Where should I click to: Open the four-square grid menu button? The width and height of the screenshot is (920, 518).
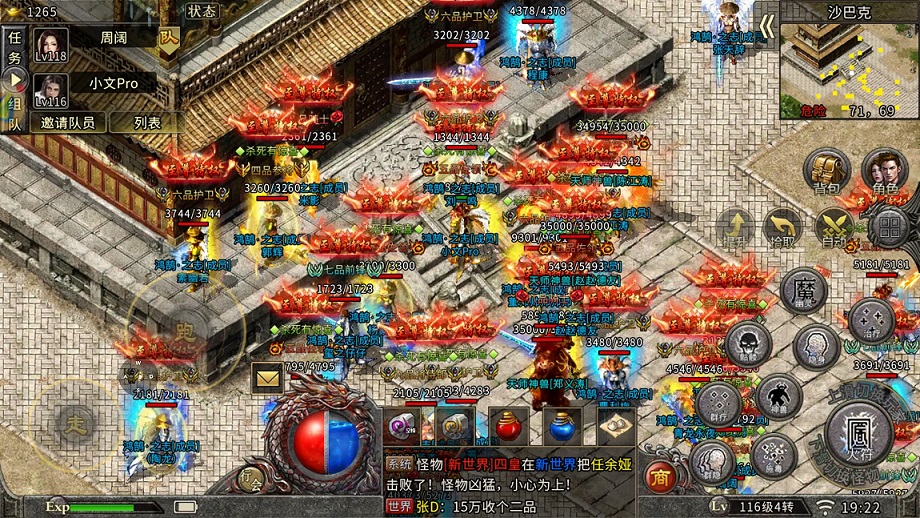887,228
